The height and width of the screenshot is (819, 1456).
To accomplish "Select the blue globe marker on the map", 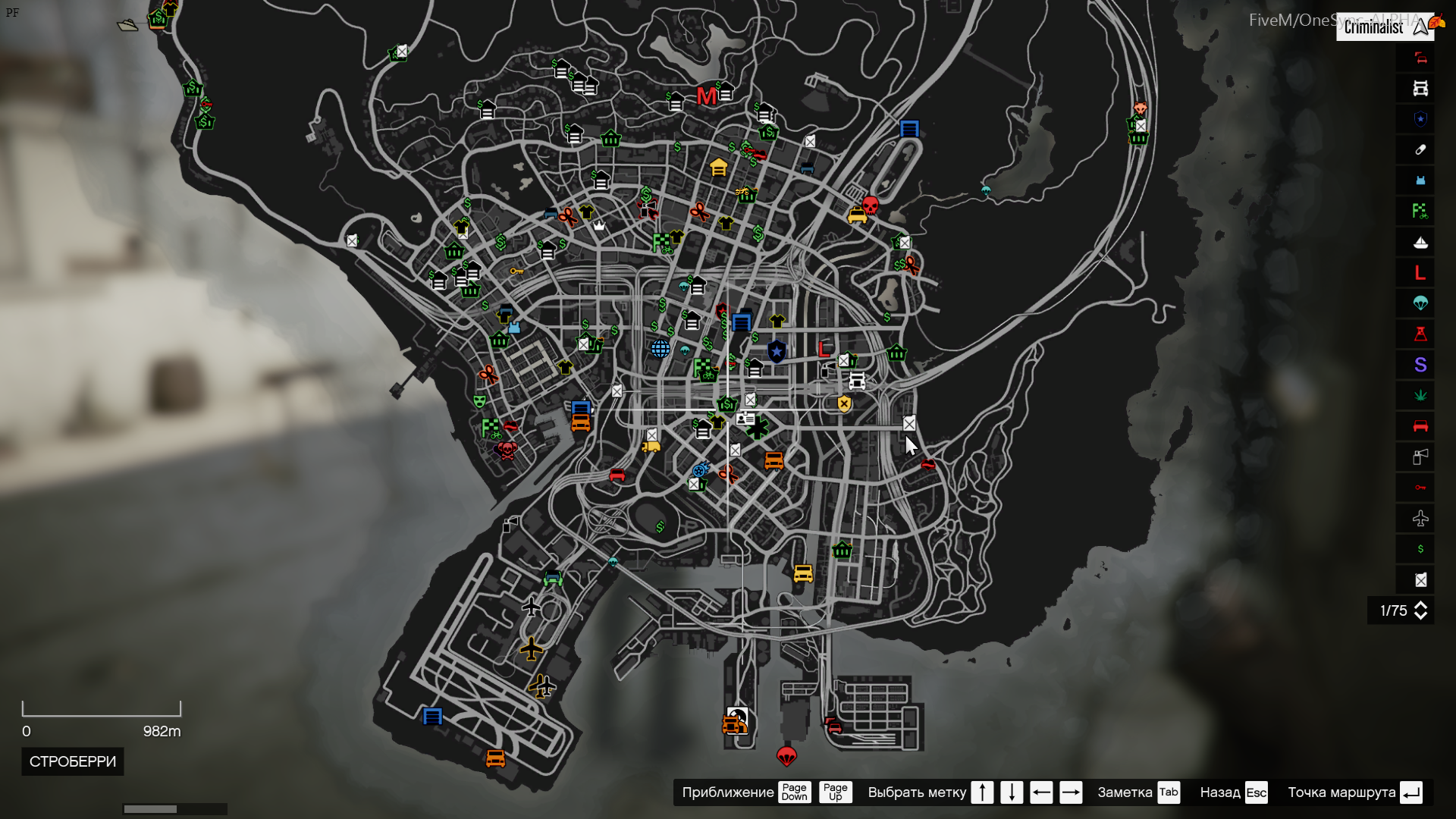I will [x=661, y=349].
